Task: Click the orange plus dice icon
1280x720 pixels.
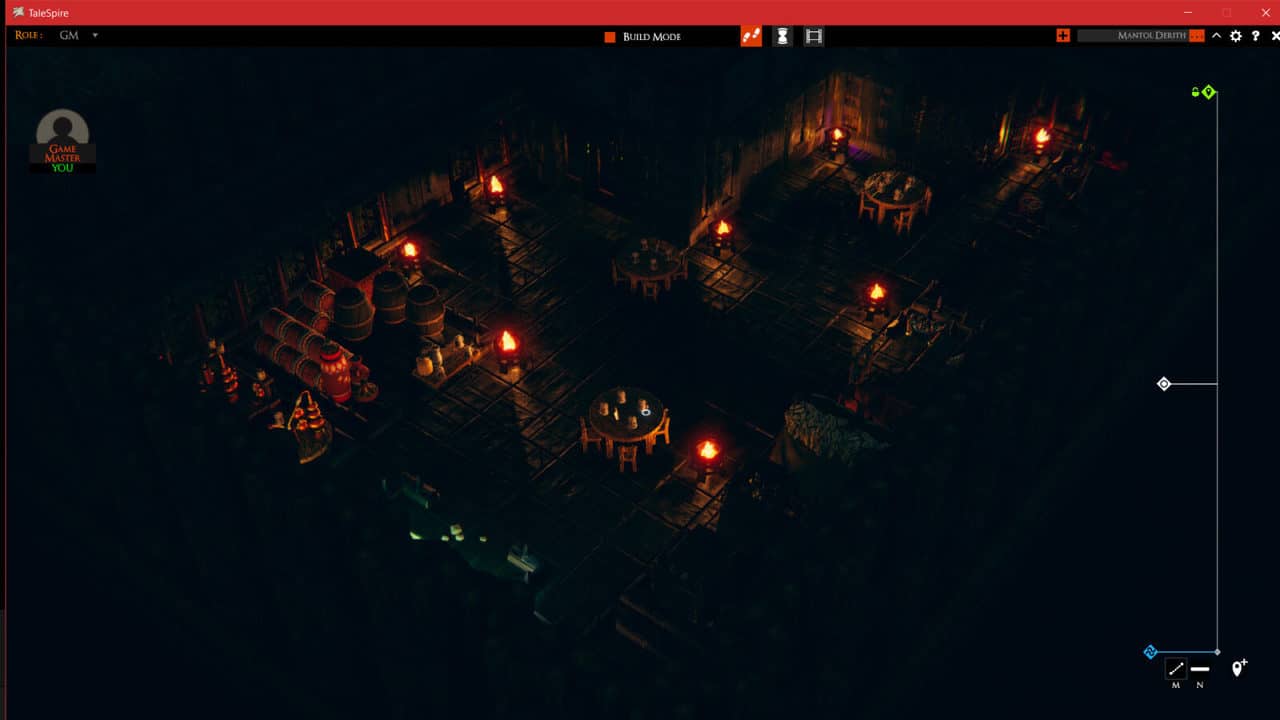Action: click(x=1062, y=36)
